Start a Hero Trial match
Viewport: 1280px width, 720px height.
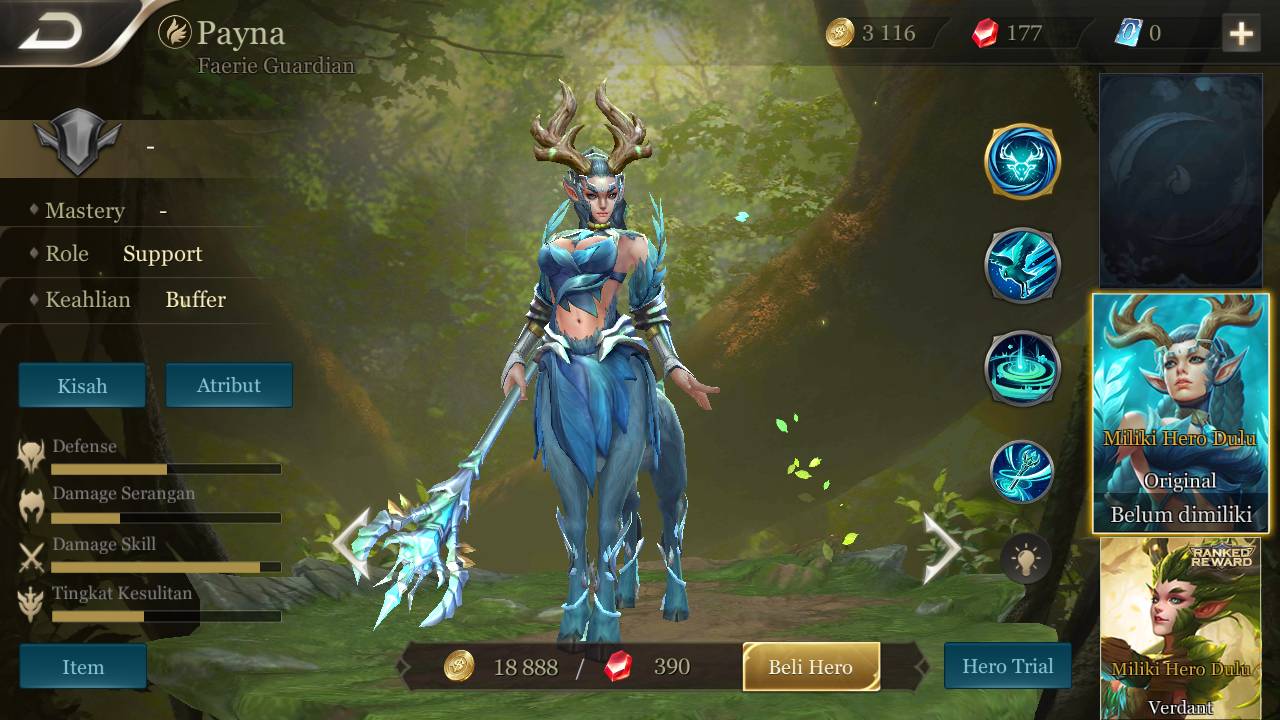(x=1007, y=665)
